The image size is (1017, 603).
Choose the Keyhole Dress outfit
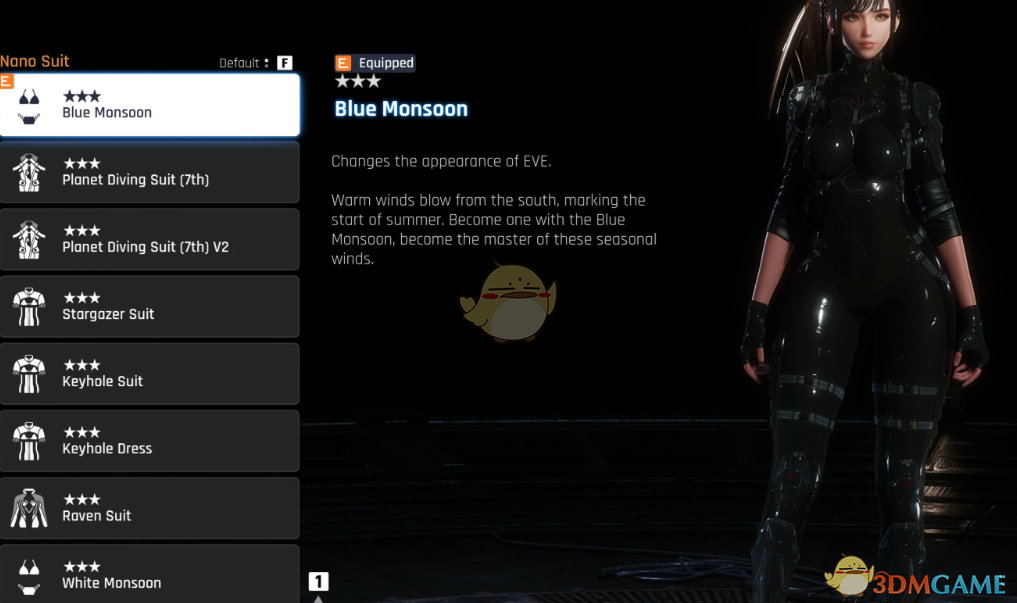click(x=150, y=440)
